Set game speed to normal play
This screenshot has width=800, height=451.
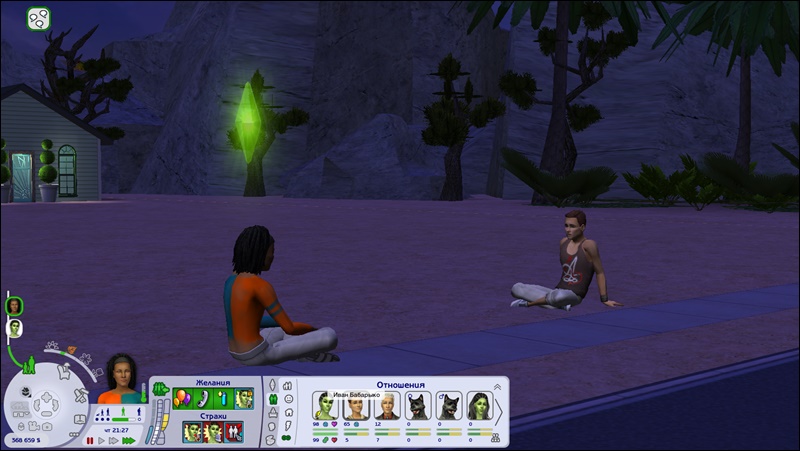point(101,440)
